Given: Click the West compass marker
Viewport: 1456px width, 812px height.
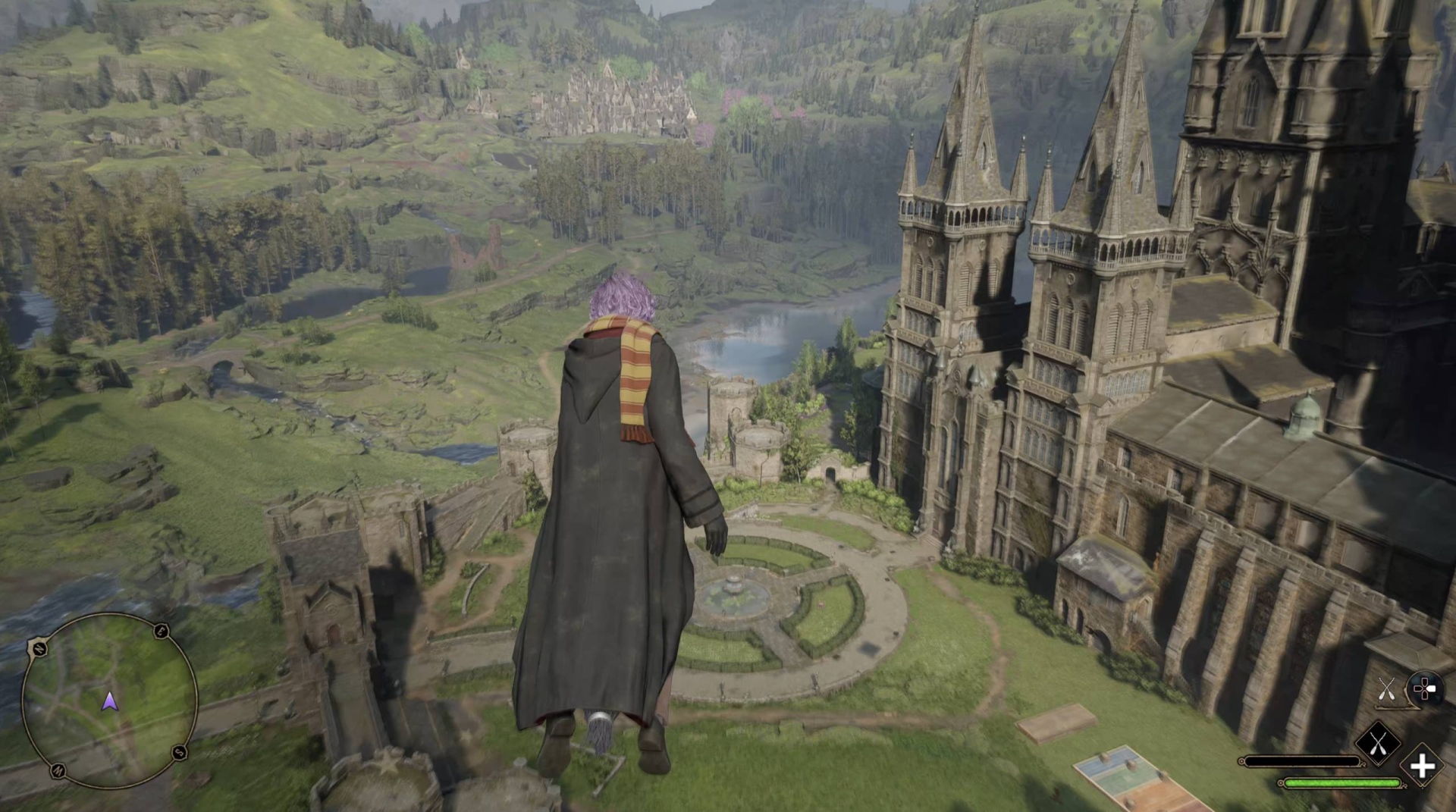Looking at the screenshot, I should tap(58, 770).
